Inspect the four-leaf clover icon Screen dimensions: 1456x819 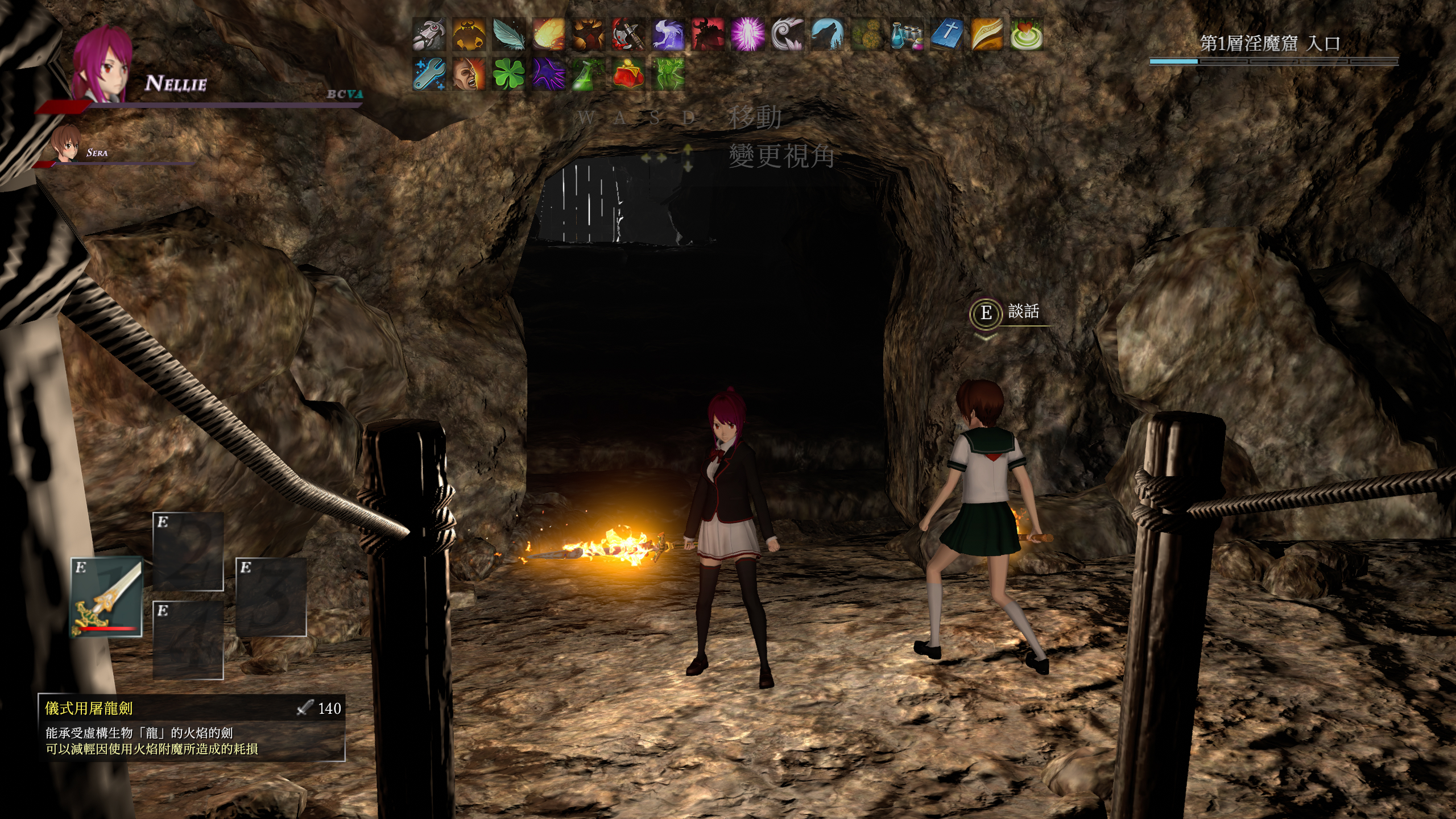[x=509, y=74]
